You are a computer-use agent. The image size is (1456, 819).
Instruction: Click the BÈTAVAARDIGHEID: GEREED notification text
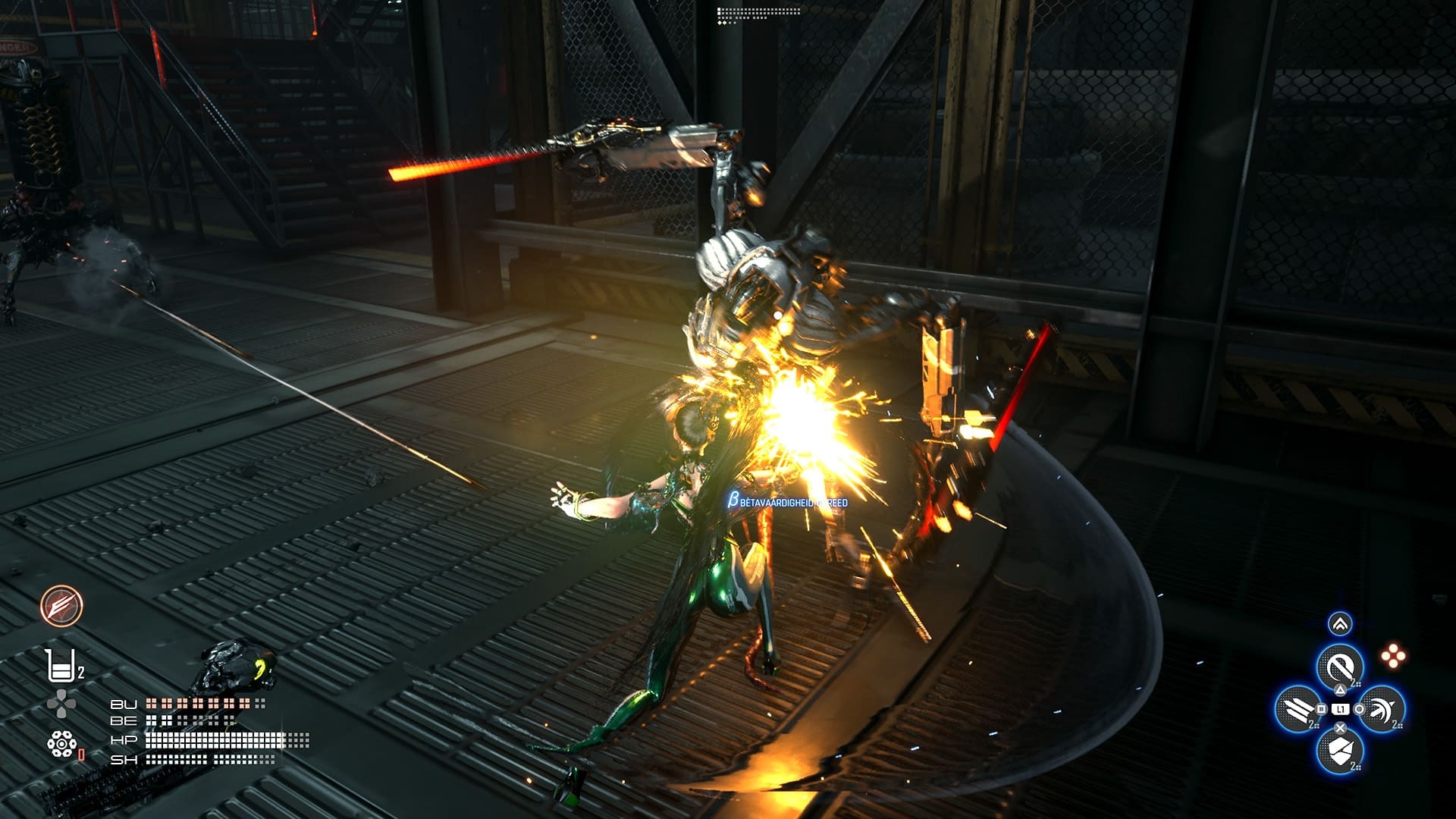pyautogui.click(x=789, y=500)
